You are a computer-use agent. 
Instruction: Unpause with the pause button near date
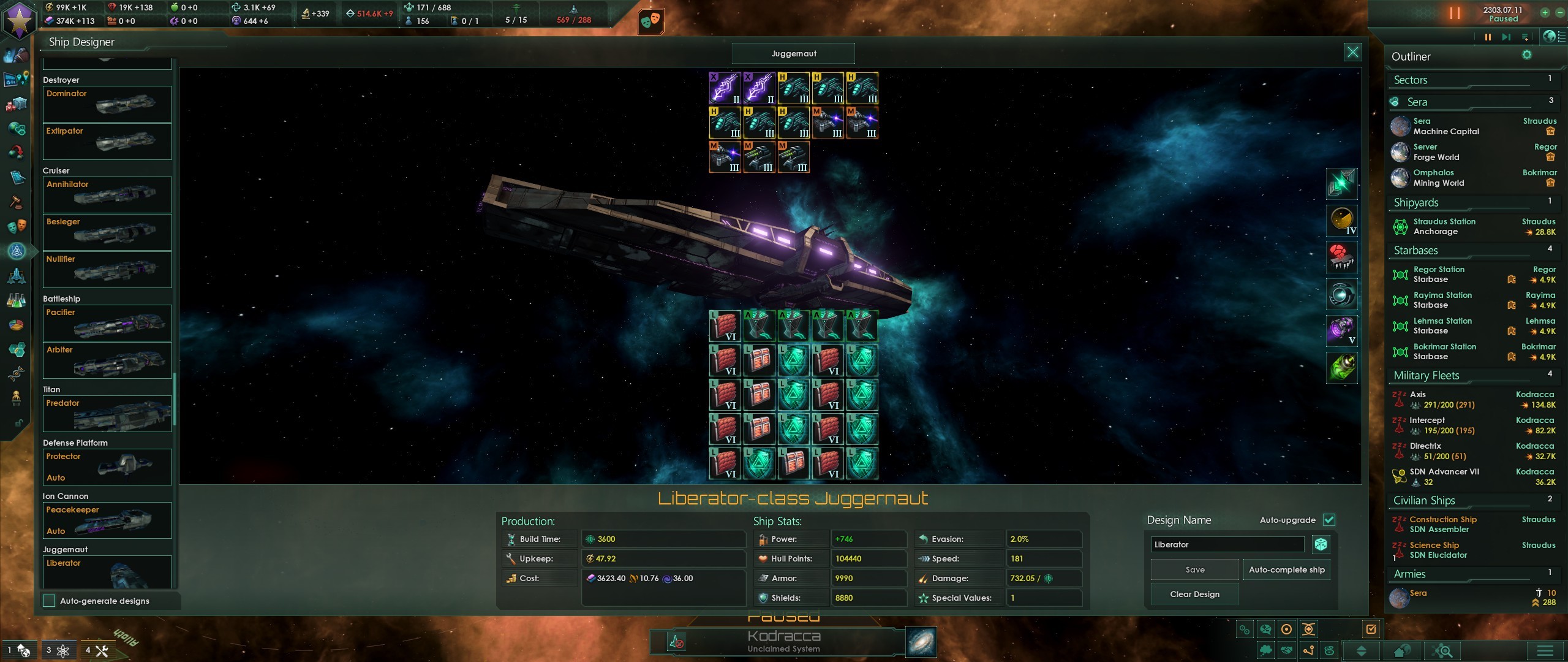tap(1455, 13)
